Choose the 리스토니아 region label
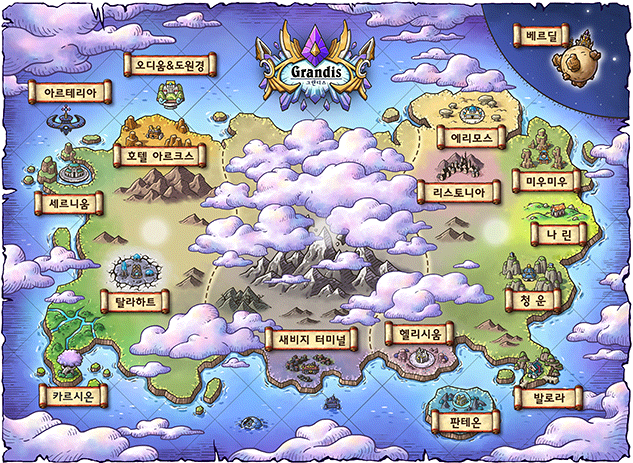Image resolution: width=633 pixels, height=463 pixels. [457, 192]
